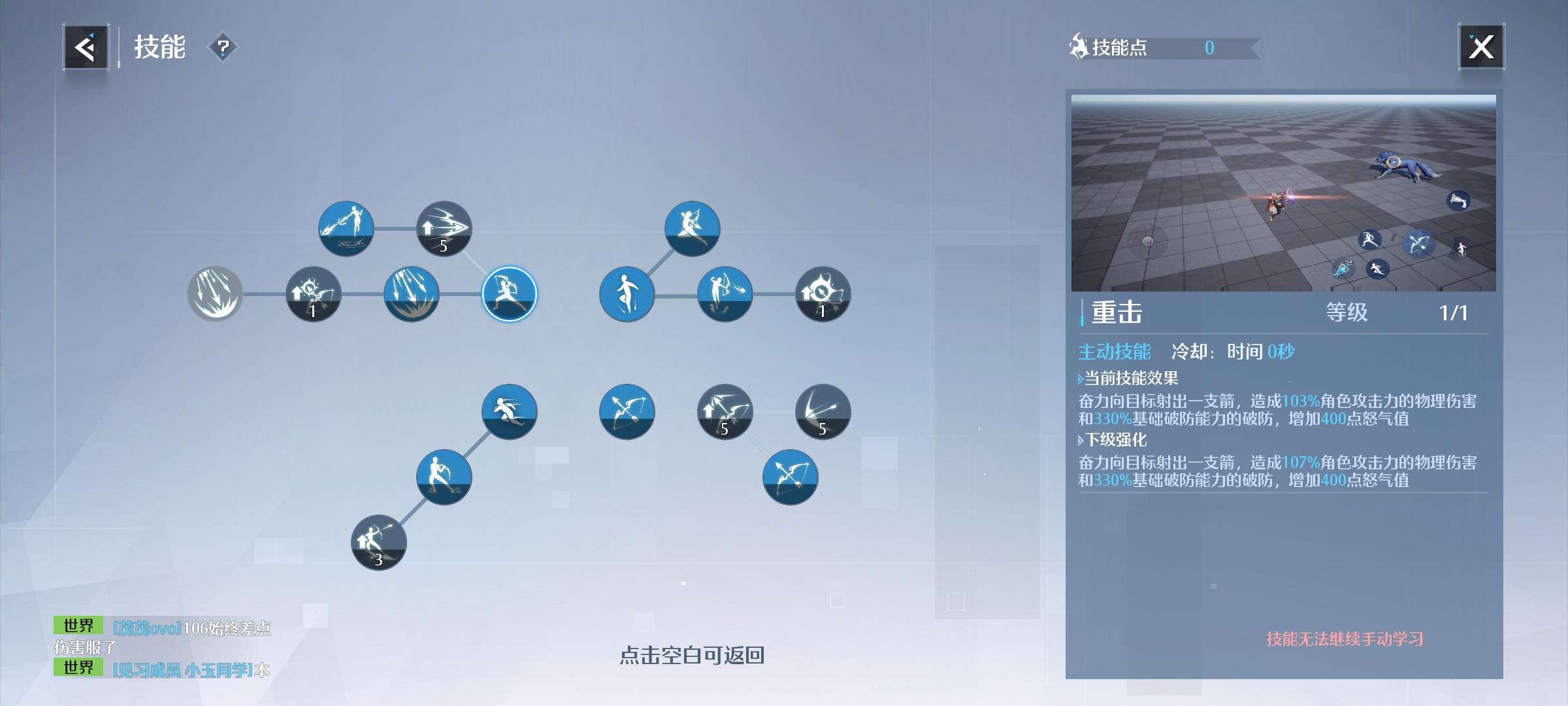Click the level 3 enhancement skill node

[x=378, y=543]
